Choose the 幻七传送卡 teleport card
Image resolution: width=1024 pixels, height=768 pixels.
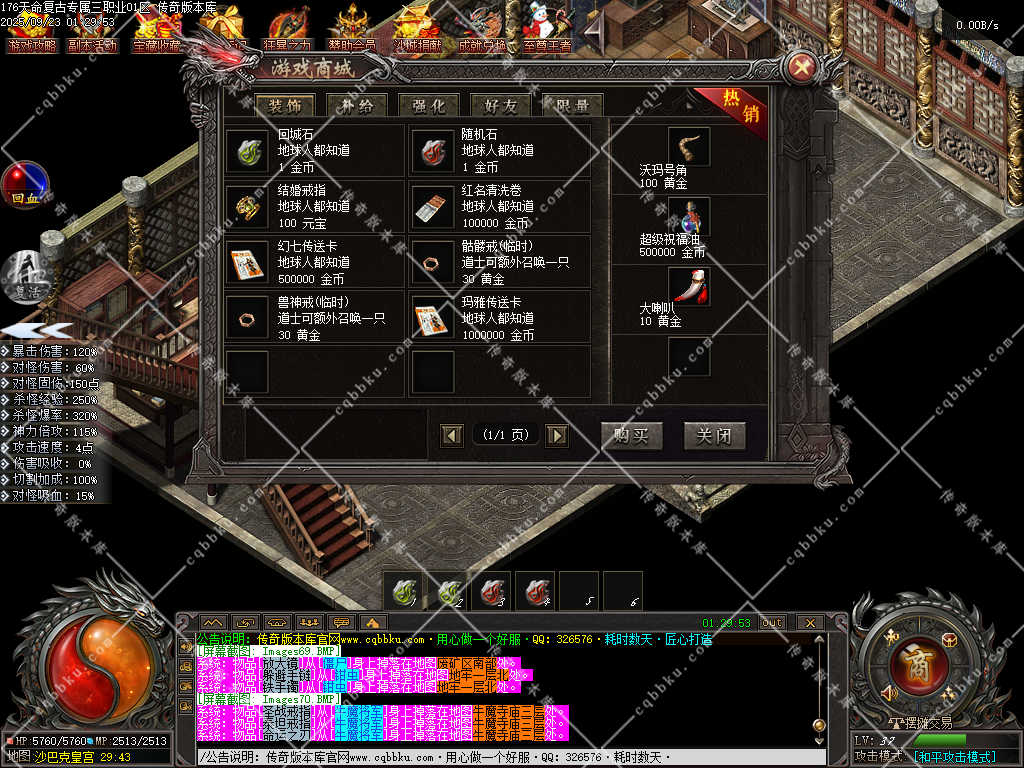(247, 262)
